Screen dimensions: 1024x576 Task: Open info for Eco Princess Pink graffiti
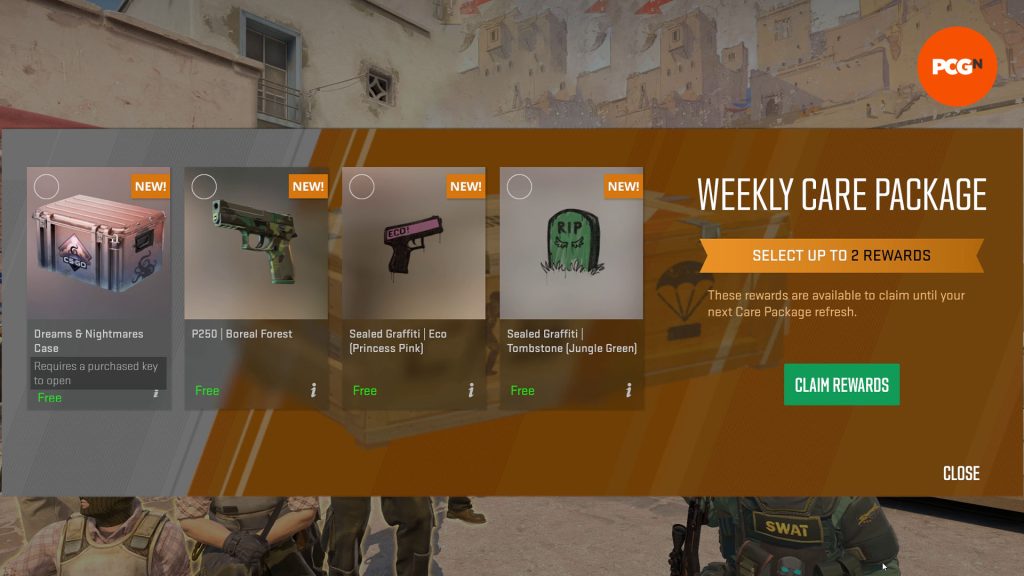coord(471,390)
